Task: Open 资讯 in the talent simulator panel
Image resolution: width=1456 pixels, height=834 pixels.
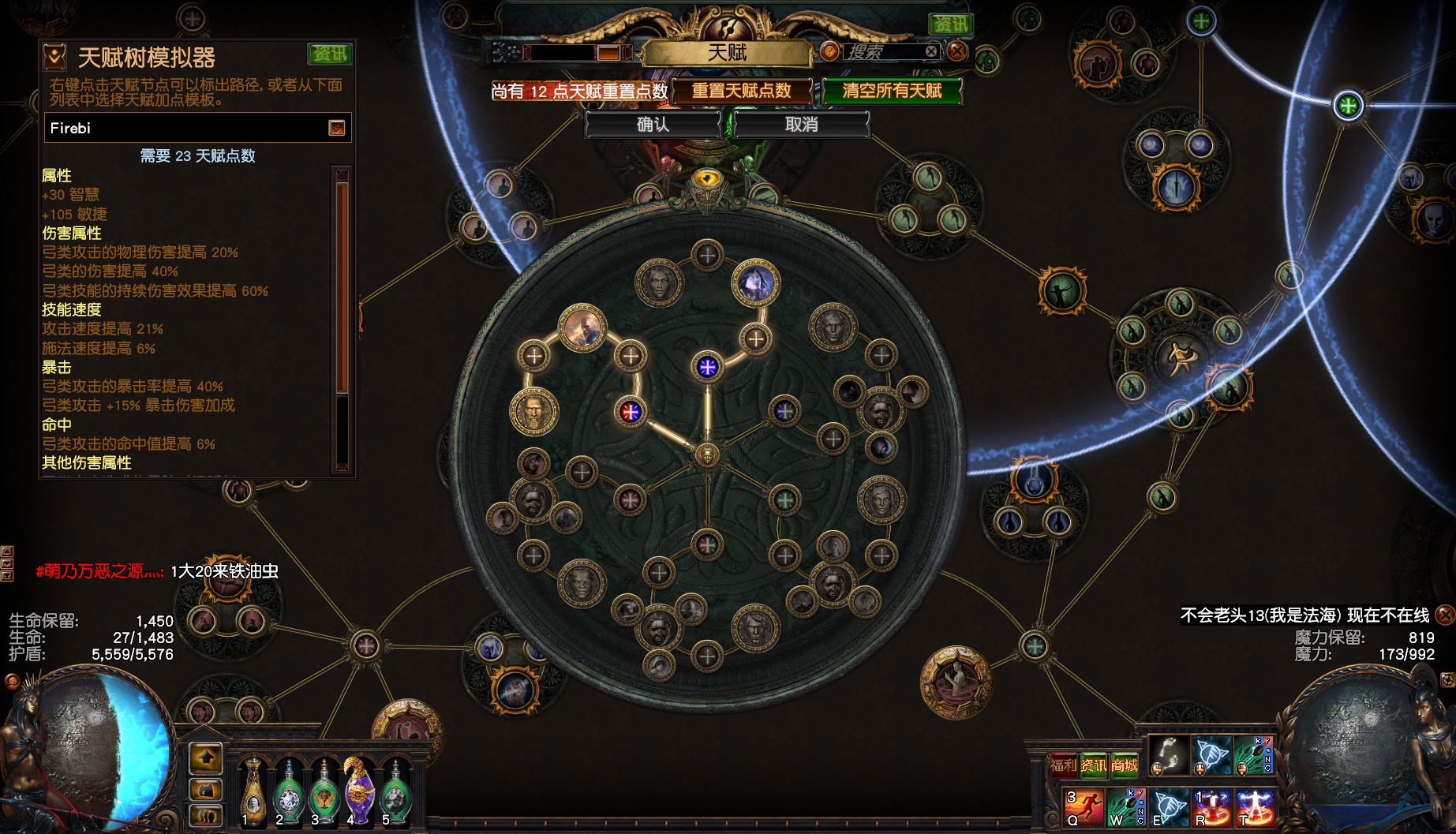Action: (x=329, y=54)
